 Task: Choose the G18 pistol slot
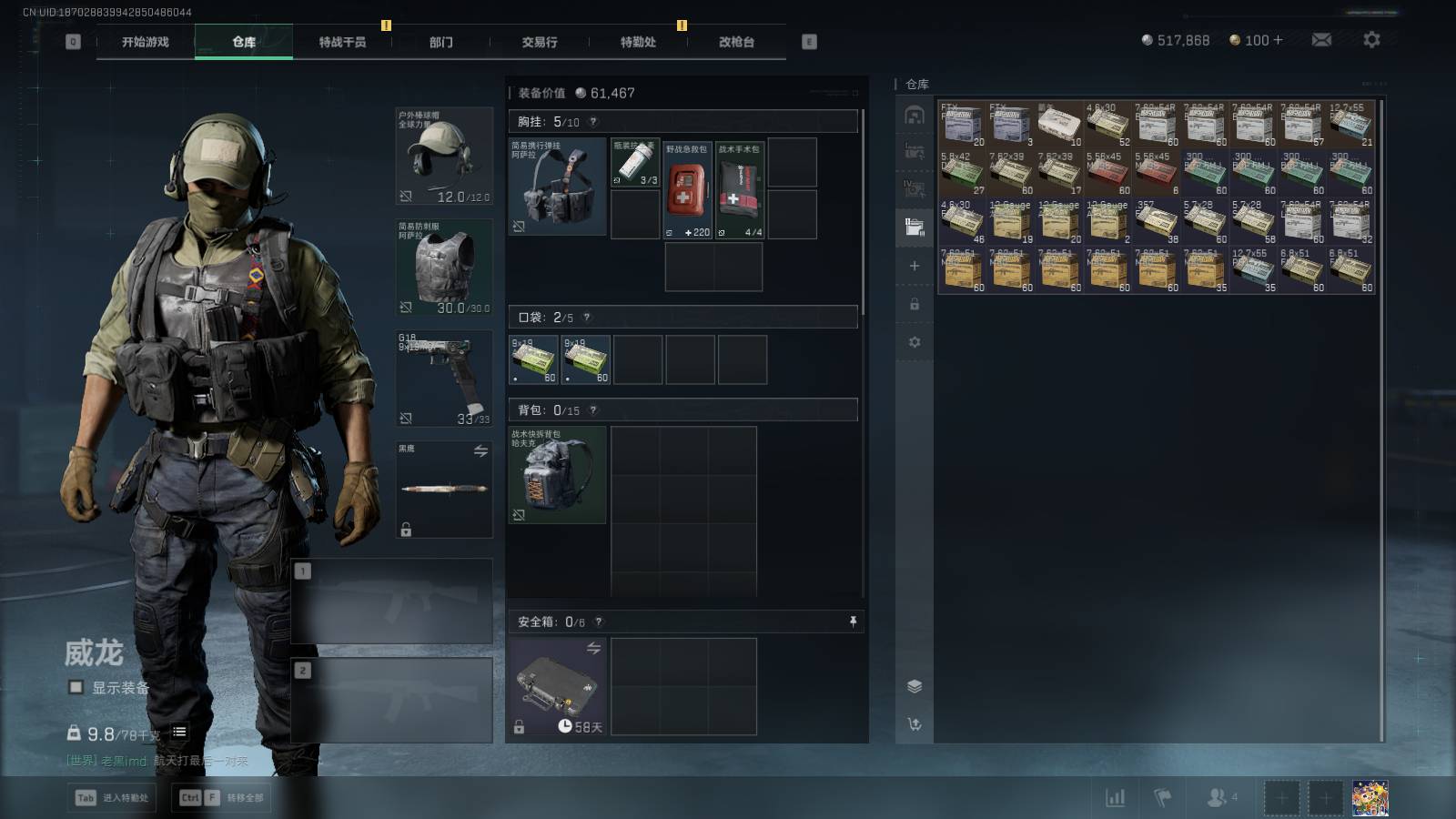coord(444,378)
